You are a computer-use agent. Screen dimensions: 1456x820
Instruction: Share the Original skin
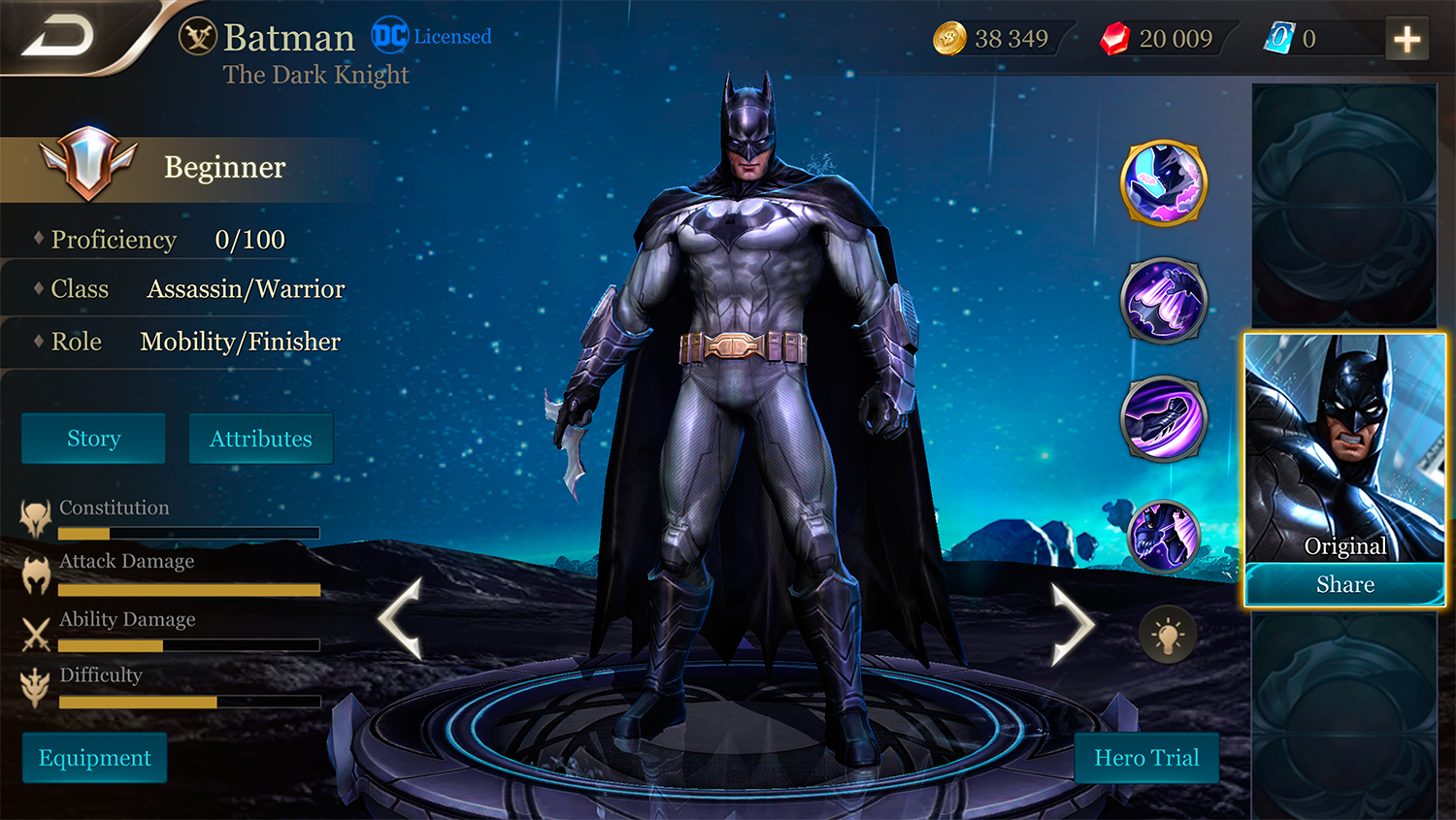click(1344, 584)
